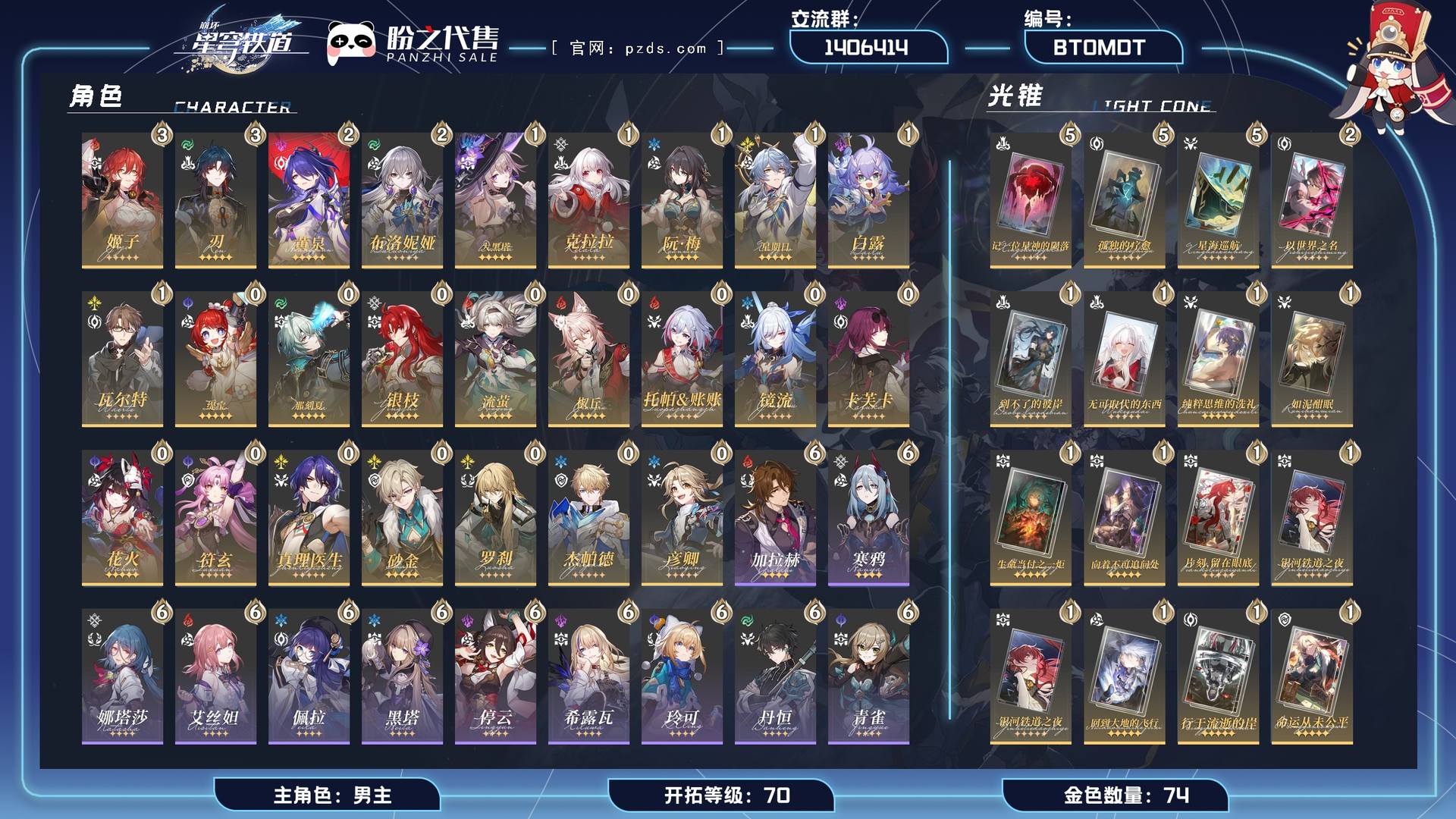The image size is (1456, 819).
Task: Choose the 以世界之名 light cone
Action: click(1311, 201)
